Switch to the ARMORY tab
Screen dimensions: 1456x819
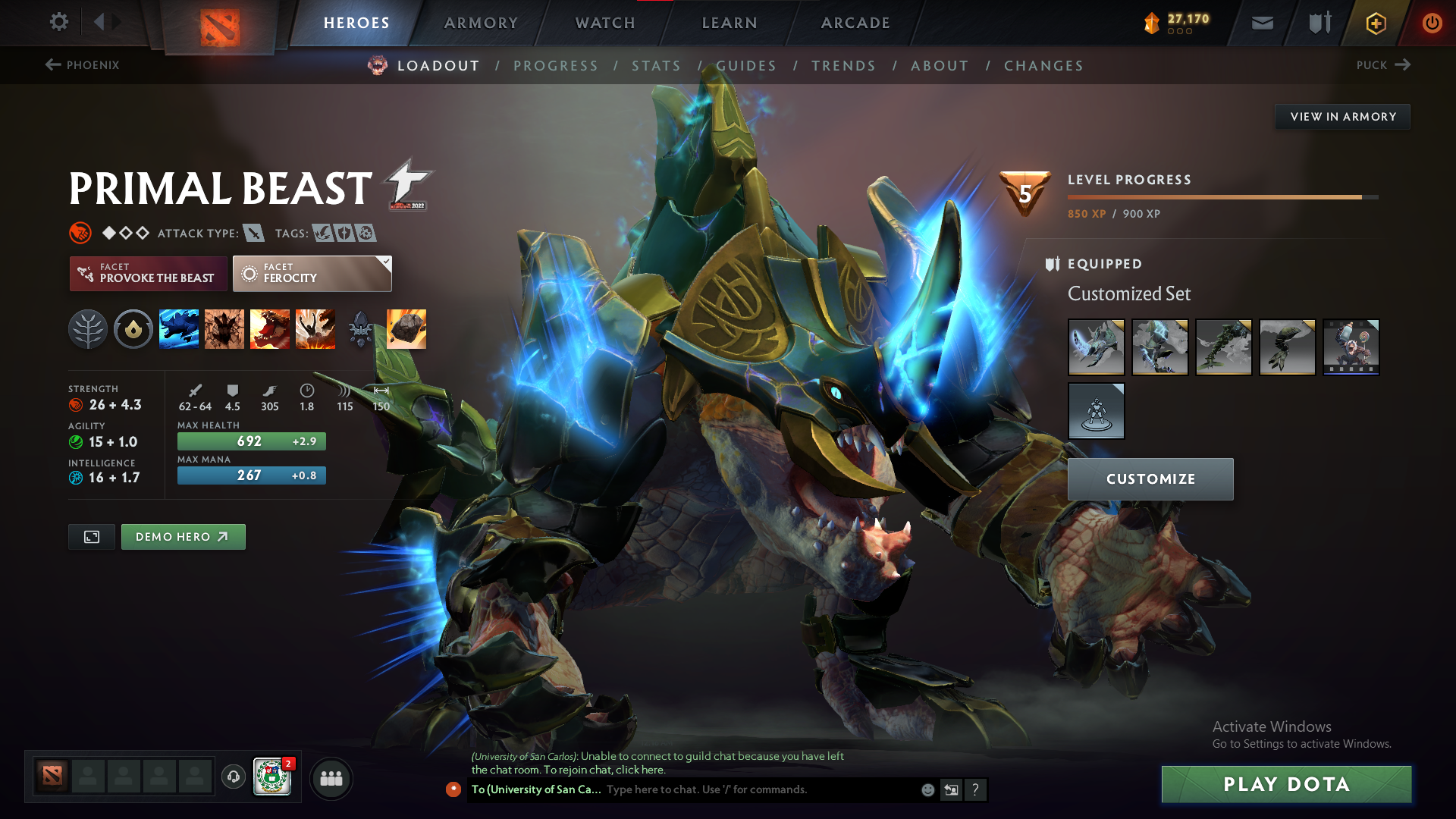(481, 23)
